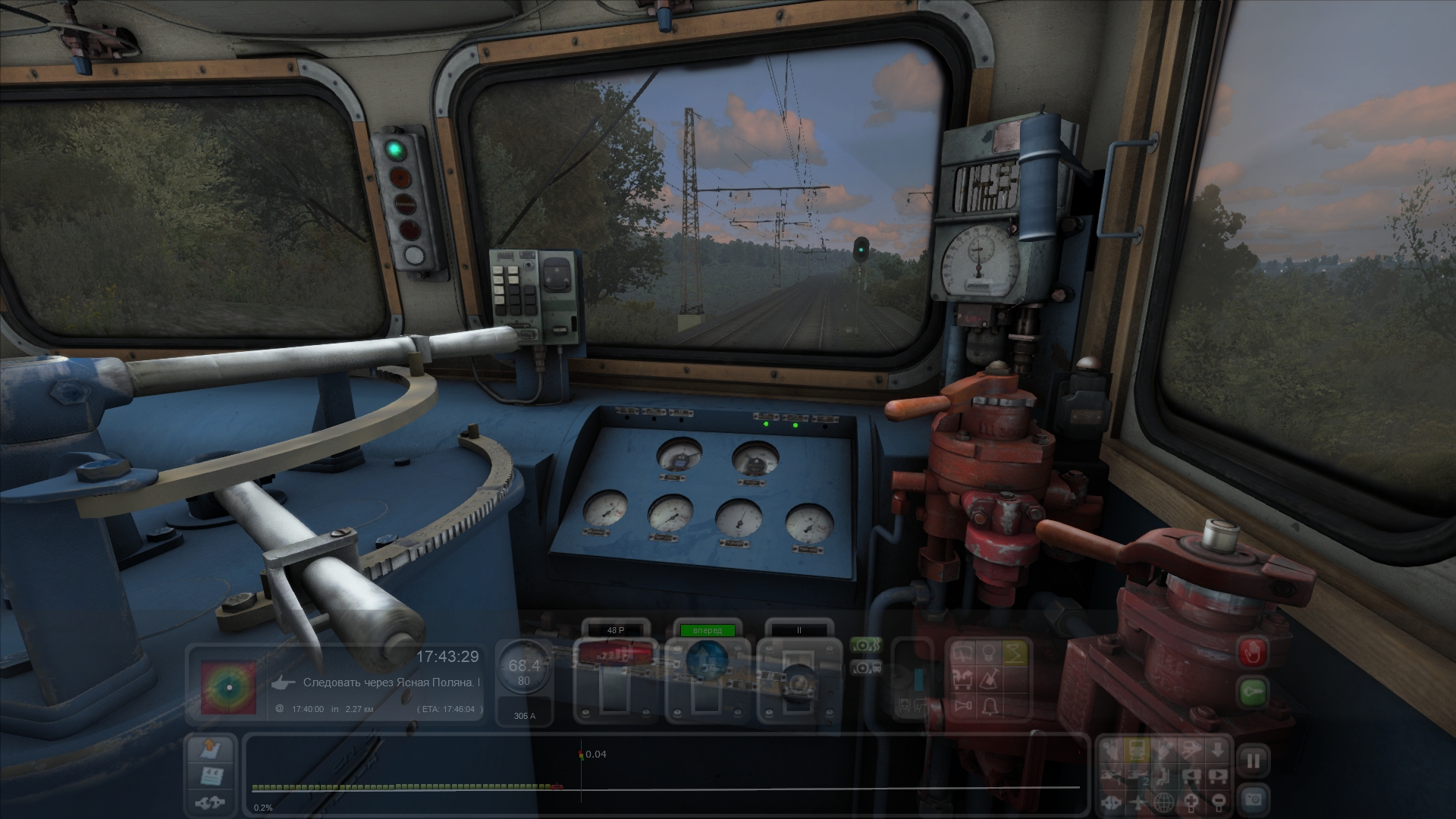Image resolution: width=1456 pixels, height=819 pixels.
Task: Take a screenshot with the camera button
Action: pos(1254,799)
